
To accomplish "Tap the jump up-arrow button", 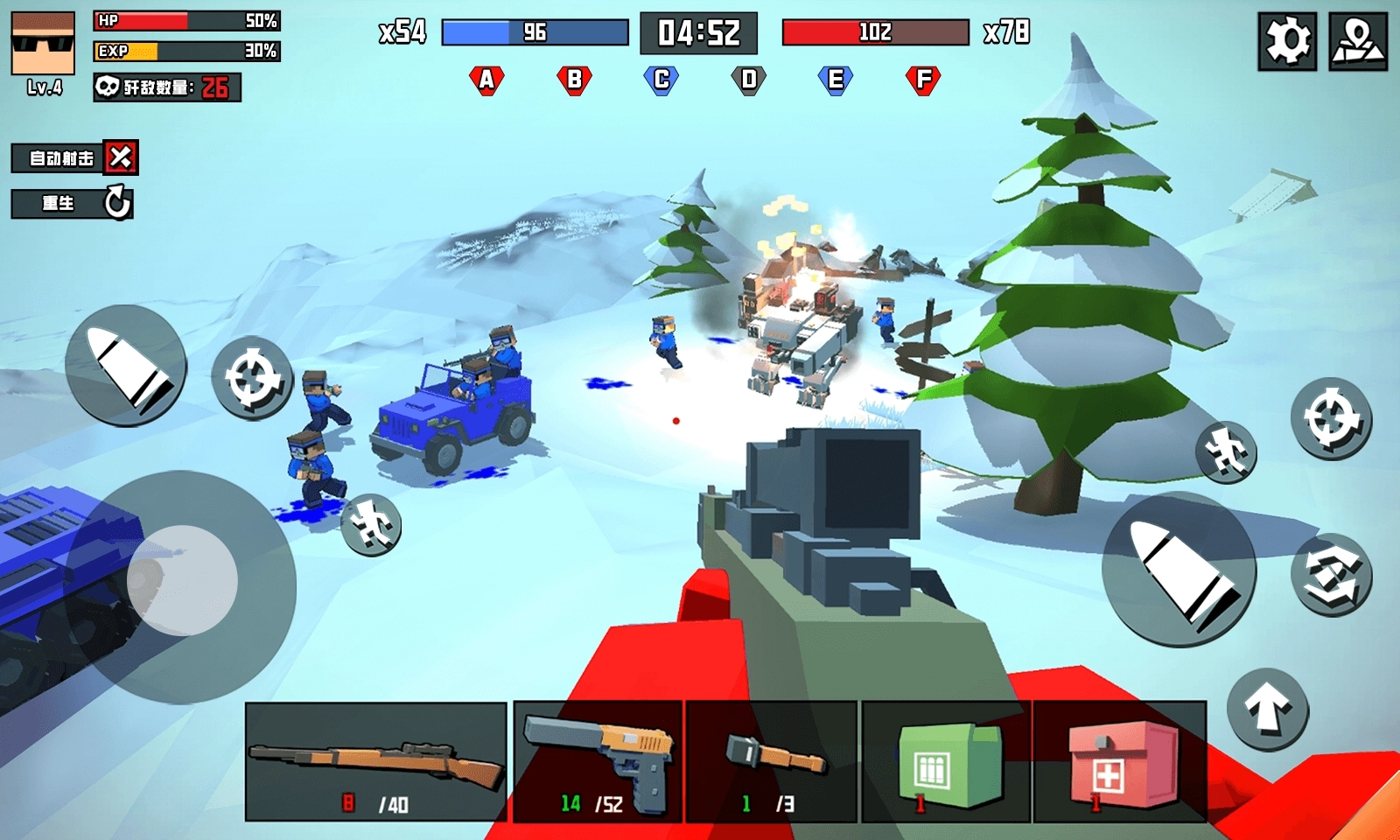I will 1267,709.
